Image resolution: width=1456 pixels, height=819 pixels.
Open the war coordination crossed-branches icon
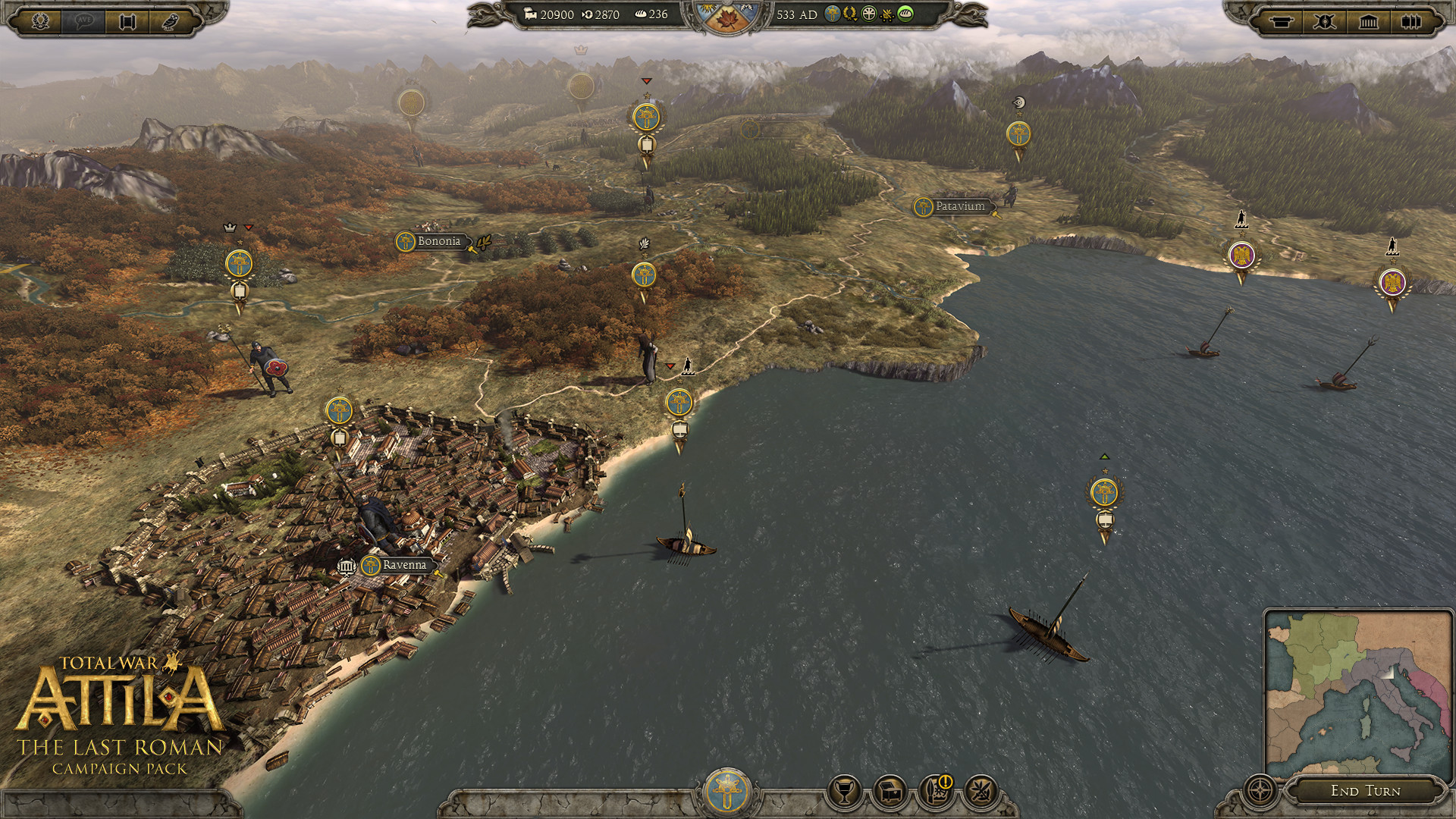979,789
